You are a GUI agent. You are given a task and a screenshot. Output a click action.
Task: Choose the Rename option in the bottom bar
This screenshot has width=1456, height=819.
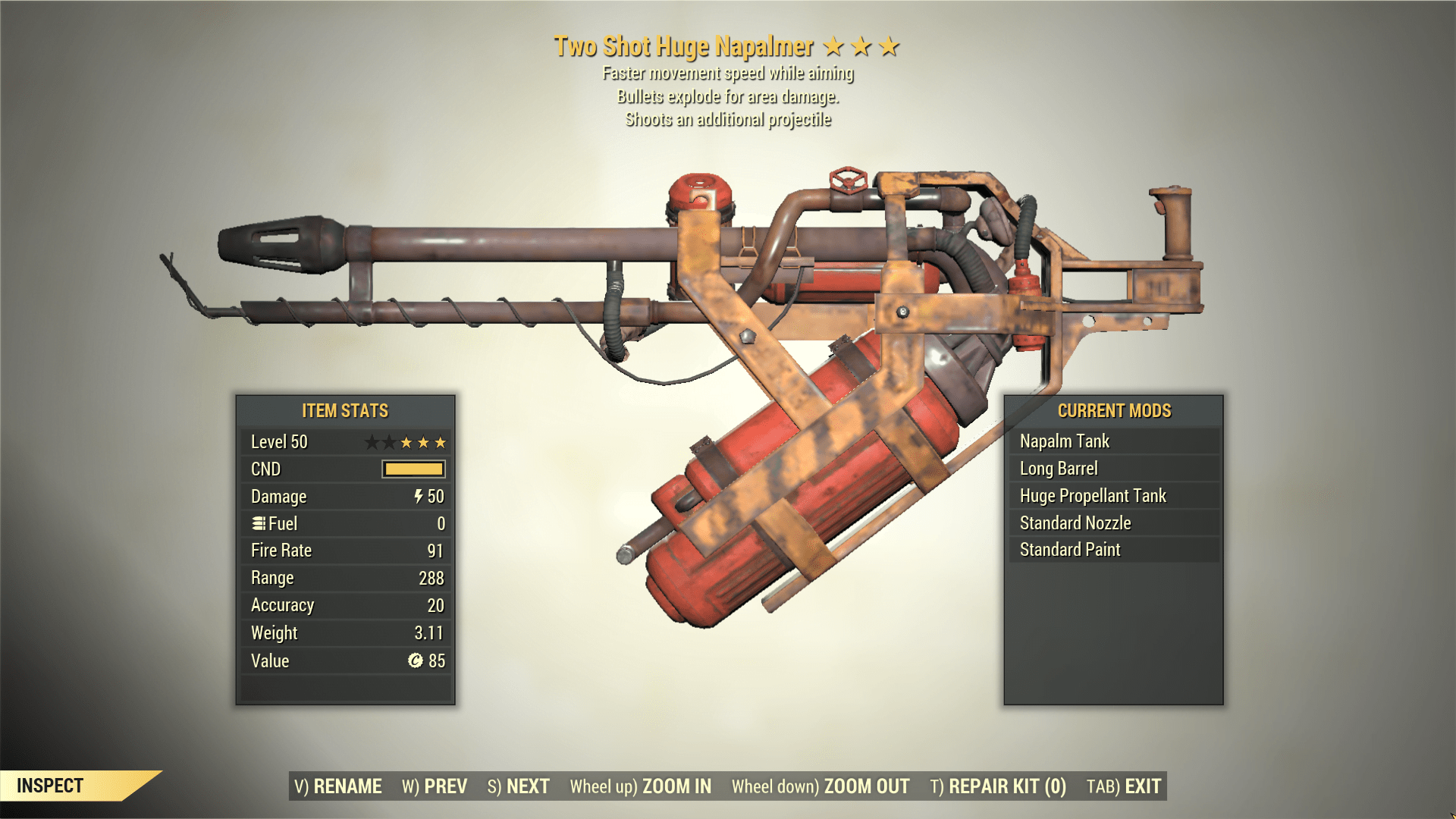coord(337,786)
